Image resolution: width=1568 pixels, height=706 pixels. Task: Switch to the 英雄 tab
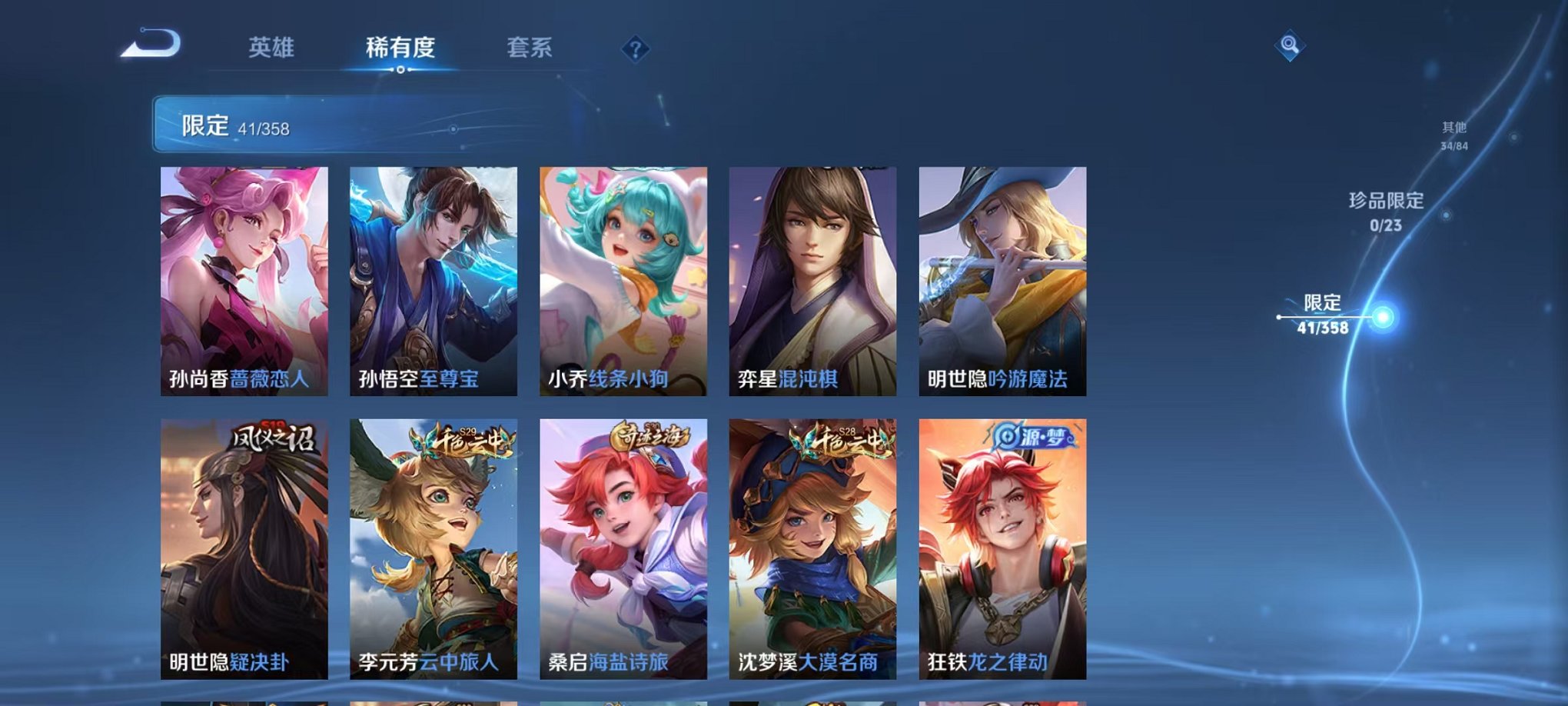[271, 48]
